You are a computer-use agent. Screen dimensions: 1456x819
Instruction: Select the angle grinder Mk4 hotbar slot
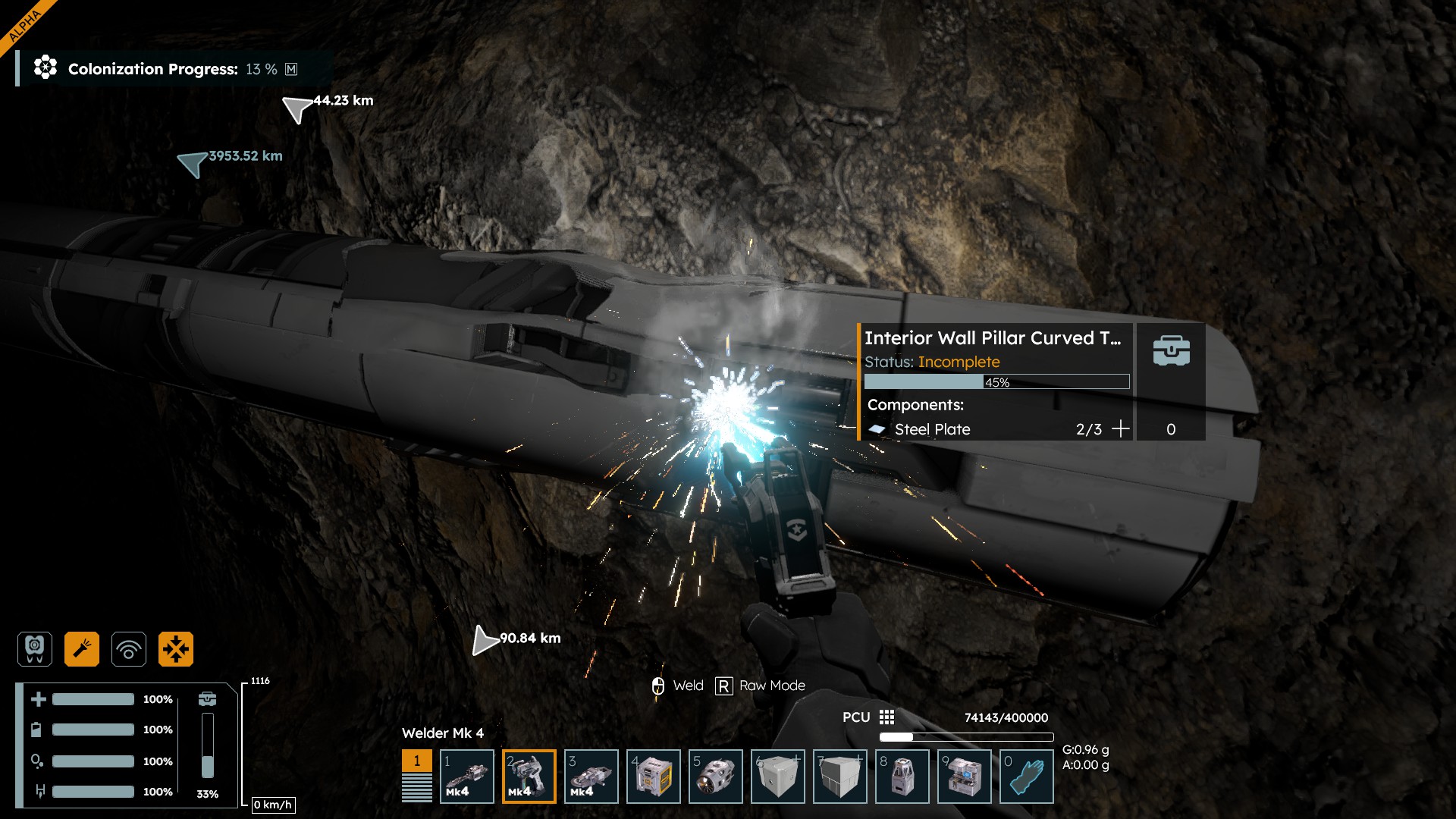(591, 777)
